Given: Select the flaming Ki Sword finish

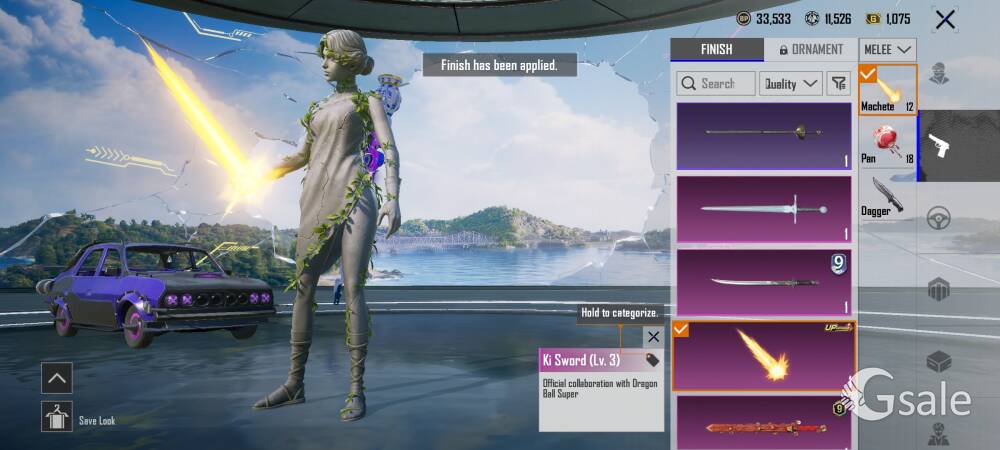Looking at the screenshot, I should 764,355.
